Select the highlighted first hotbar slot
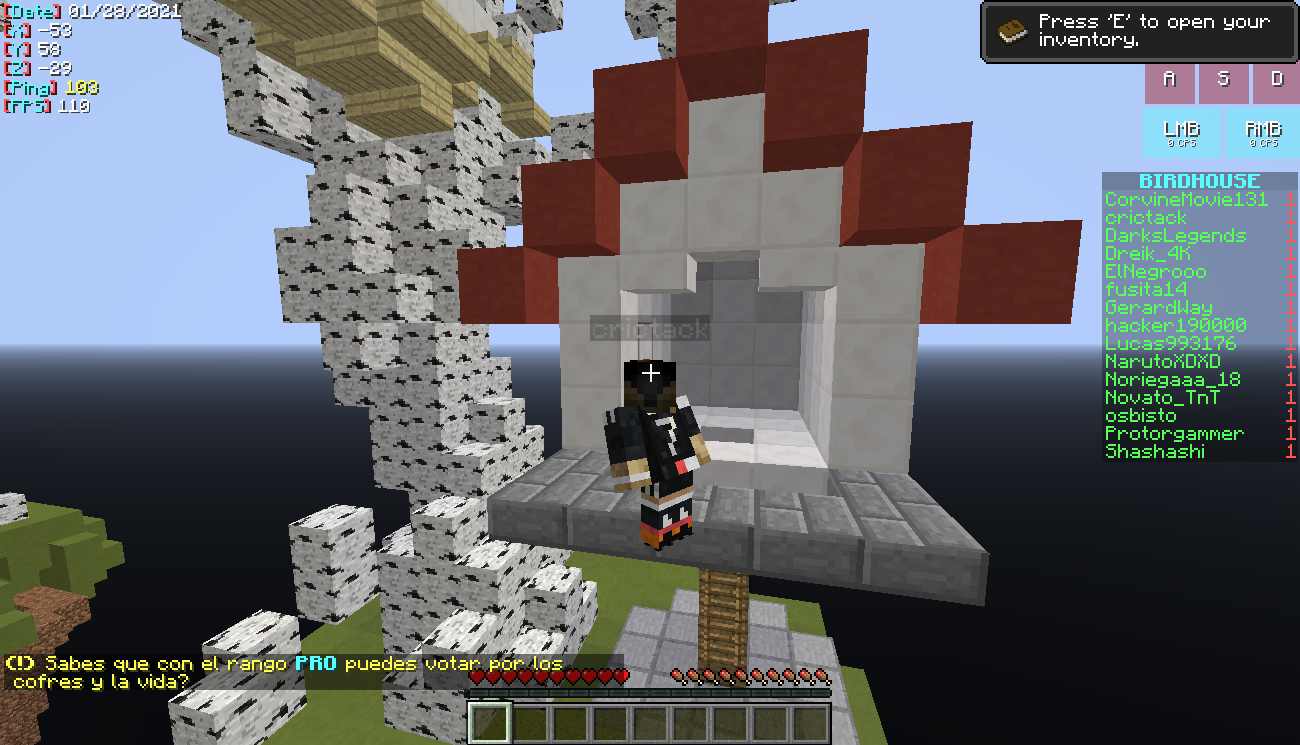 [490, 723]
